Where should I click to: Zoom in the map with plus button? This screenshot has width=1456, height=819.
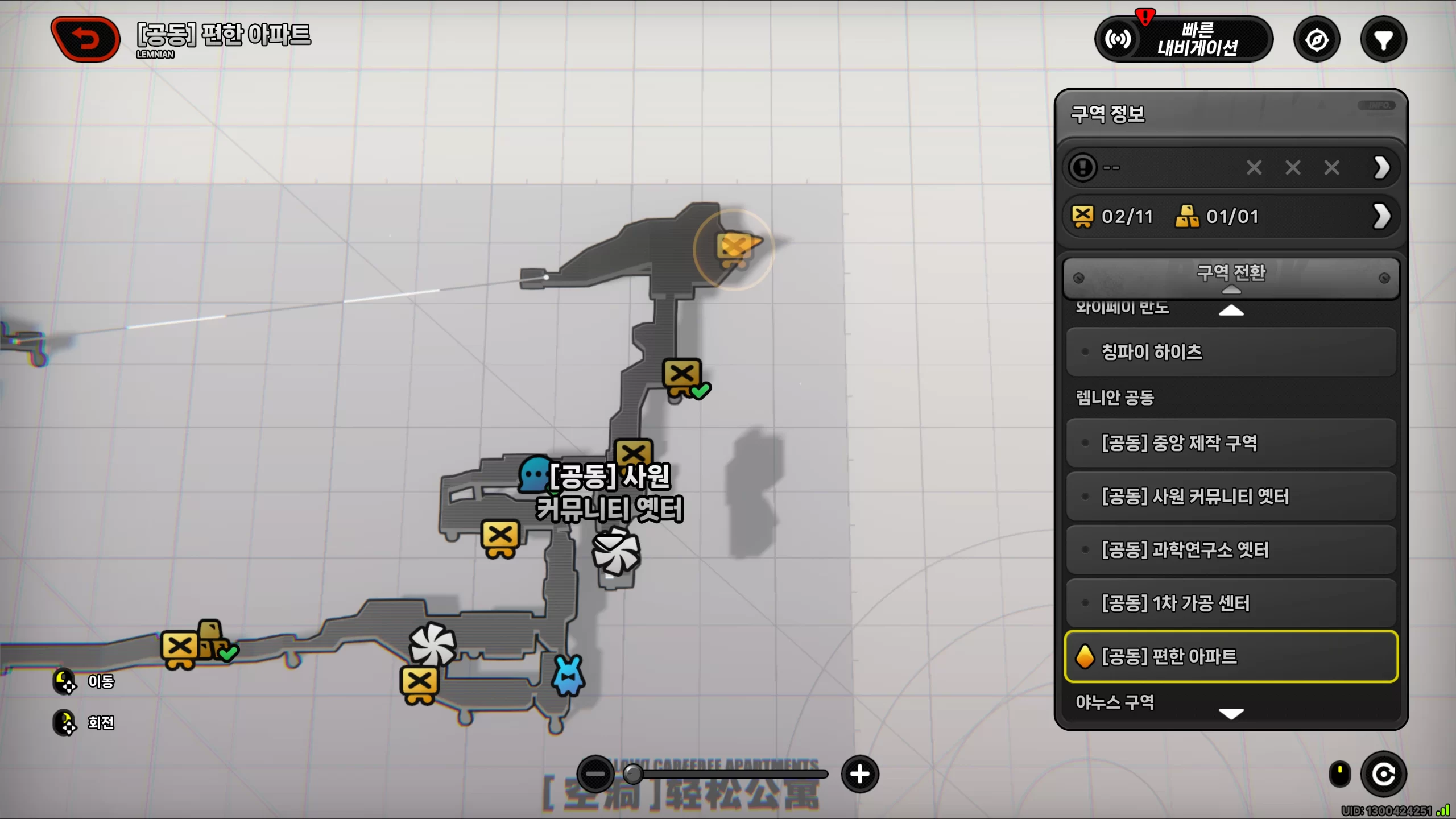pos(859,774)
